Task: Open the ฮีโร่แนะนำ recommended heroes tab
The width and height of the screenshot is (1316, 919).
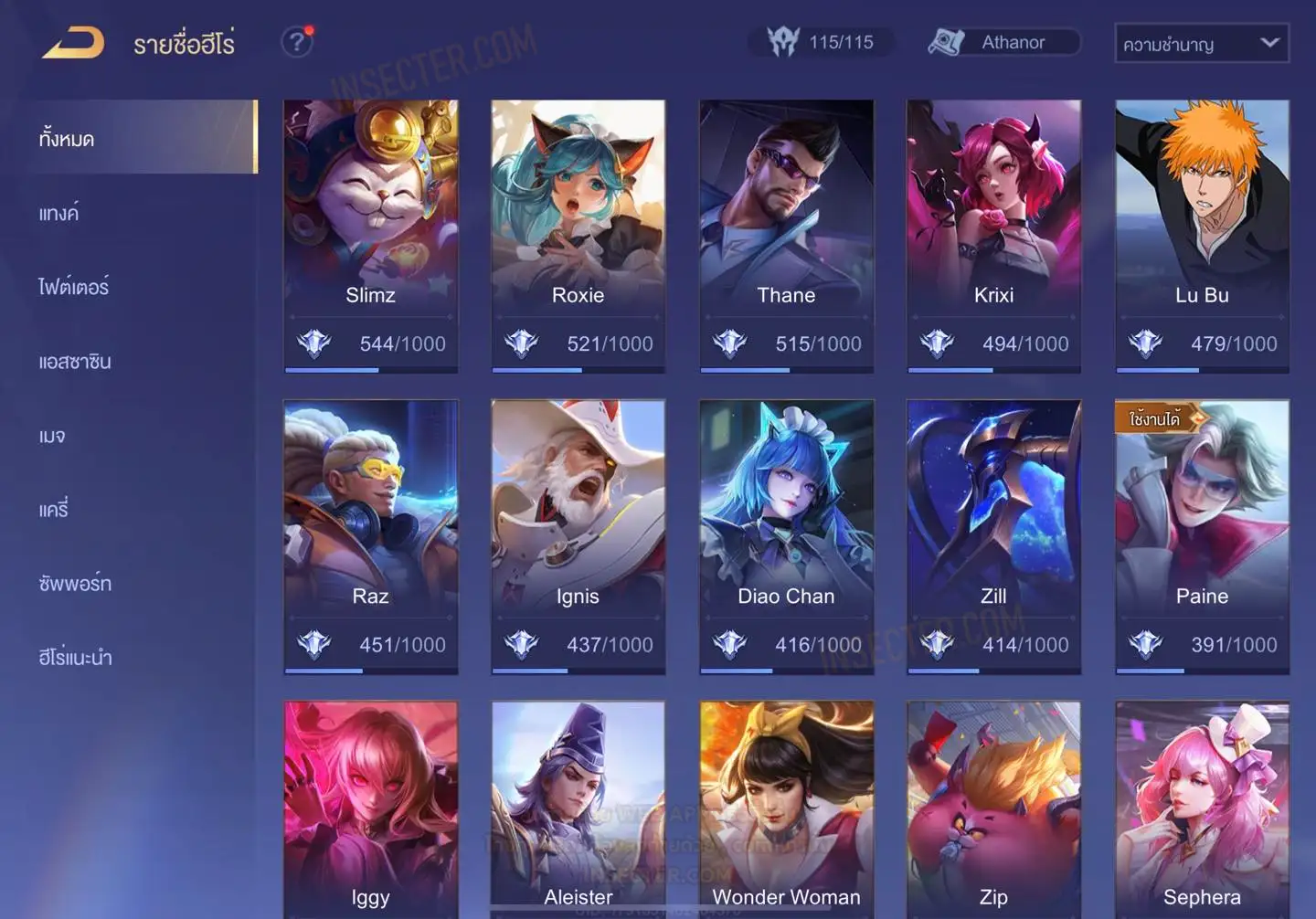Action: coord(75,657)
